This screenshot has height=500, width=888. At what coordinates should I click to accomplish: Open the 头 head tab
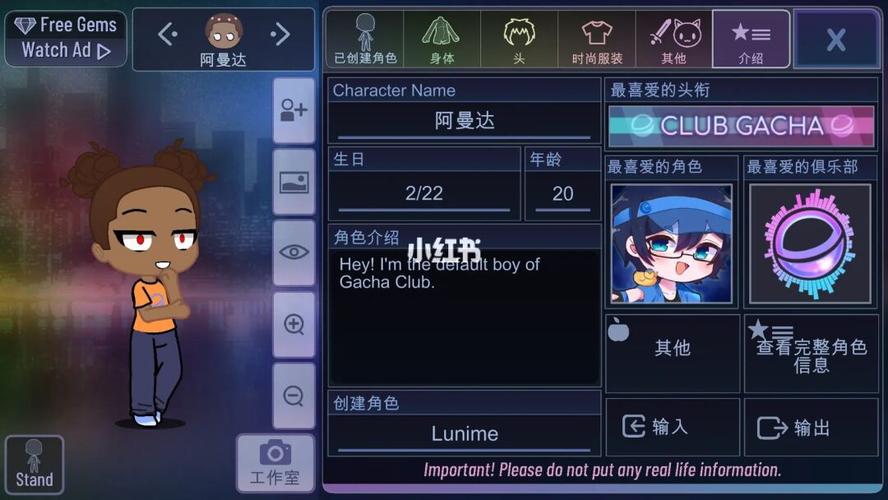tap(518, 40)
